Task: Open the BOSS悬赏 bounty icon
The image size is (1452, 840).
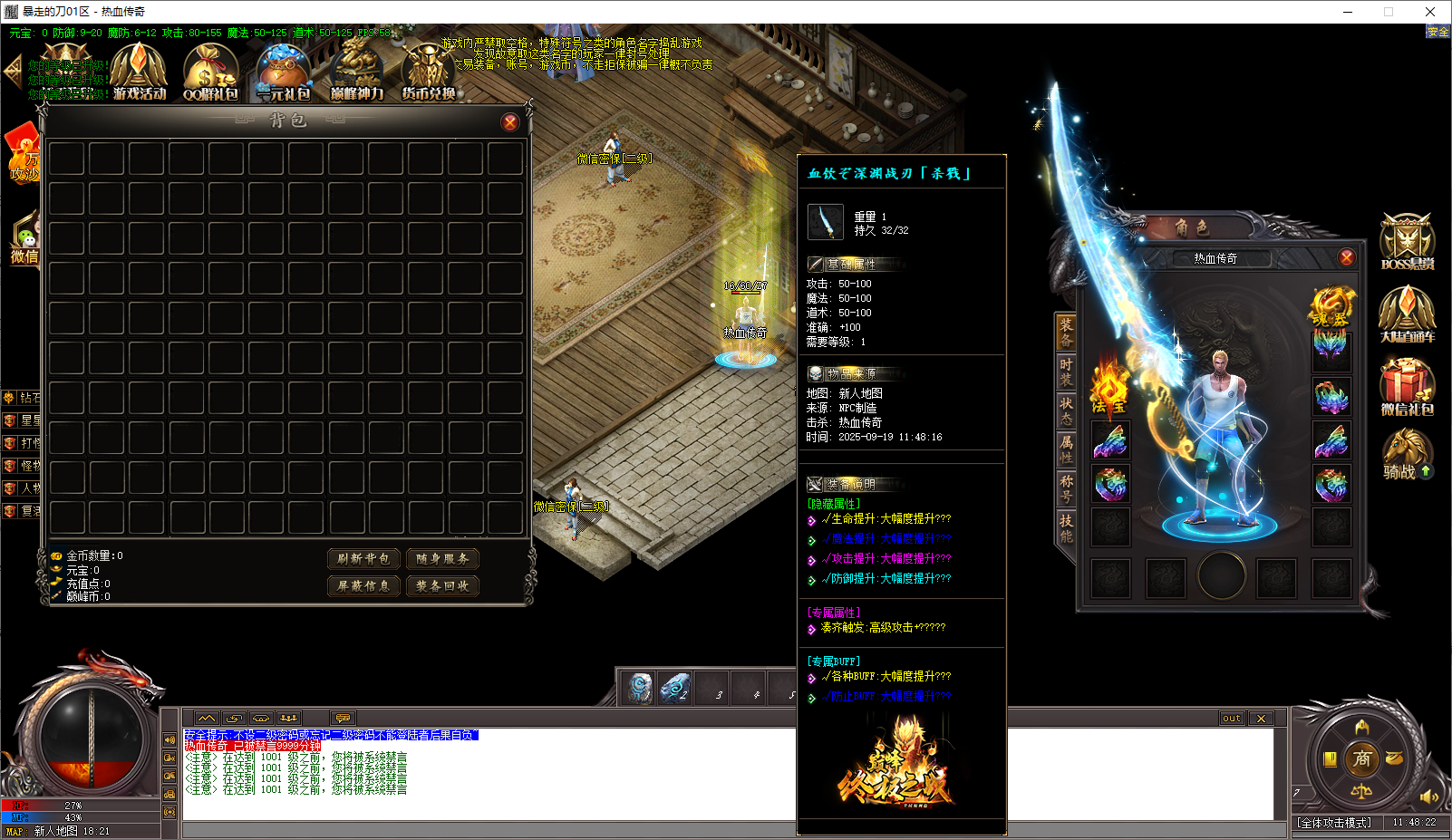Action: point(1407,242)
